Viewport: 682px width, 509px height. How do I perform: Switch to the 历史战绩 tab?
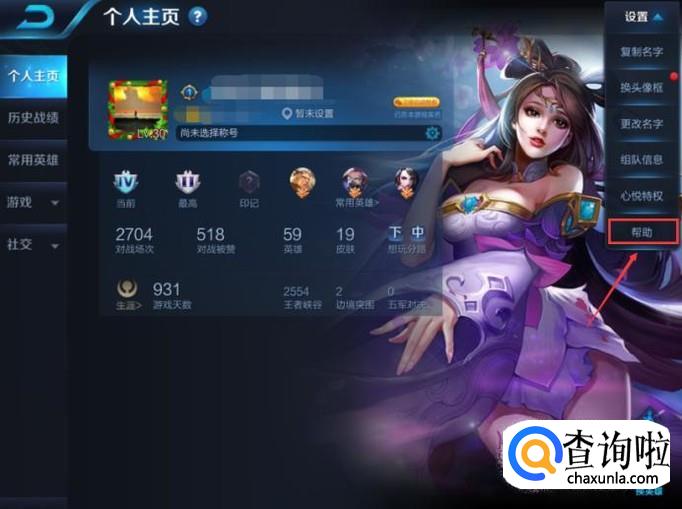(x=33, y=118)
